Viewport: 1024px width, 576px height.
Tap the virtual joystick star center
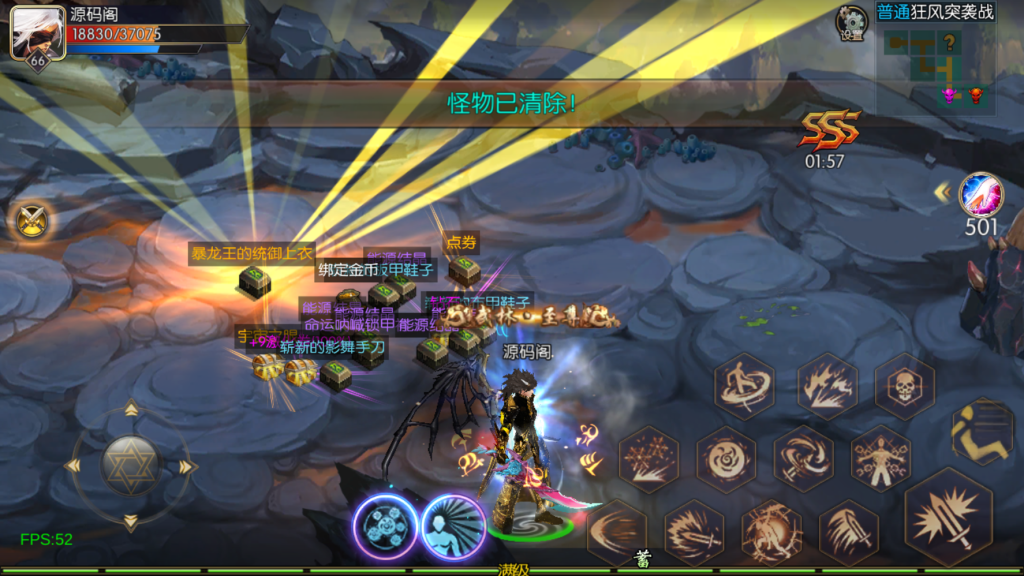click(130, 465)
